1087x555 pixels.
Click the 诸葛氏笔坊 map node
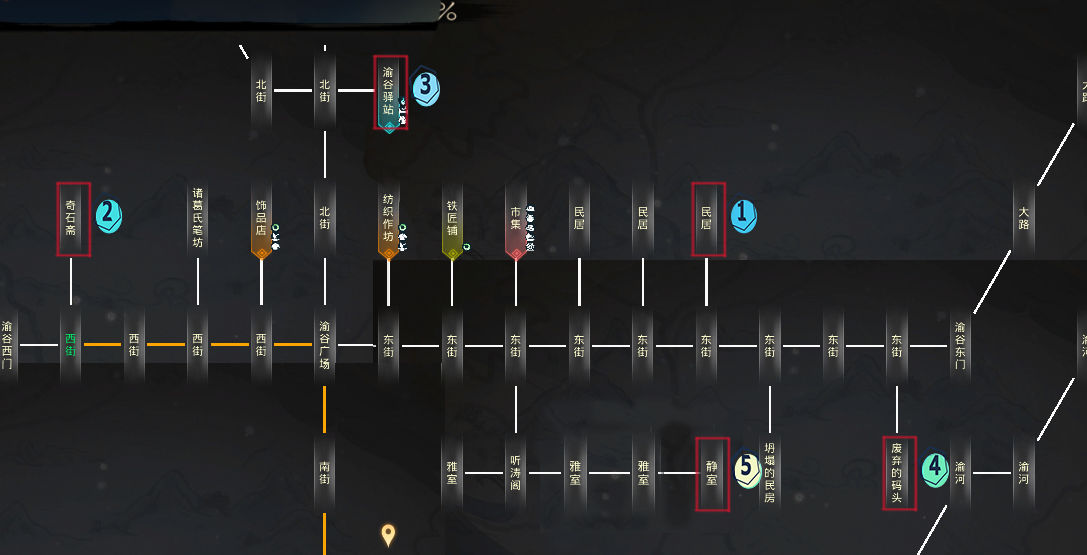tap(198, 218)
